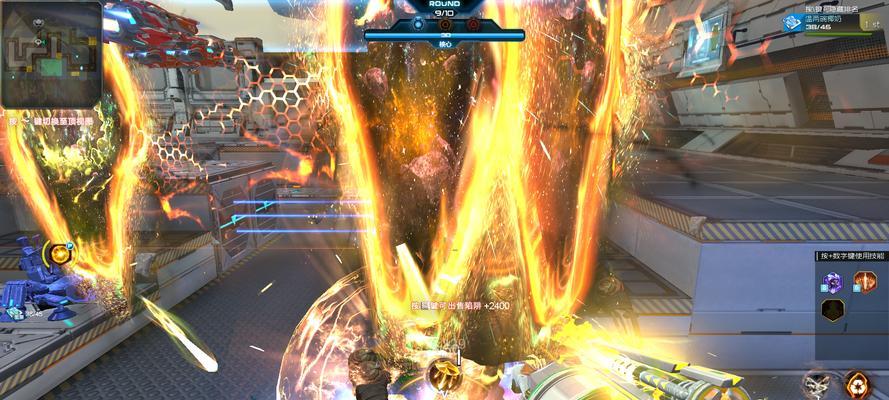Select the dark hexagonal skill slot
The height and width of the screenshot is (400, 889).
[832, 310]
